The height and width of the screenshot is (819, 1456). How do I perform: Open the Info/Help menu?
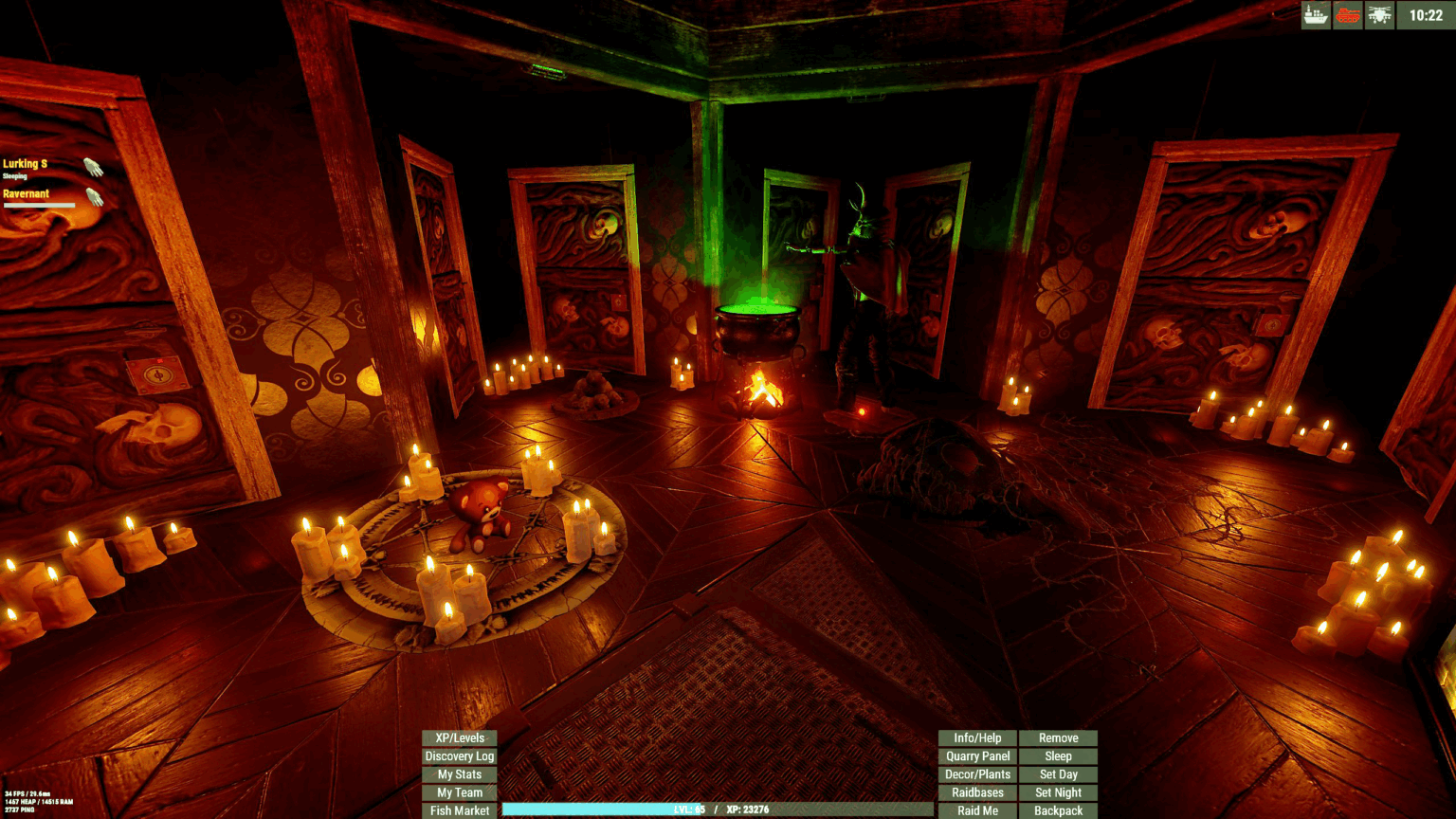pos(977,738)
